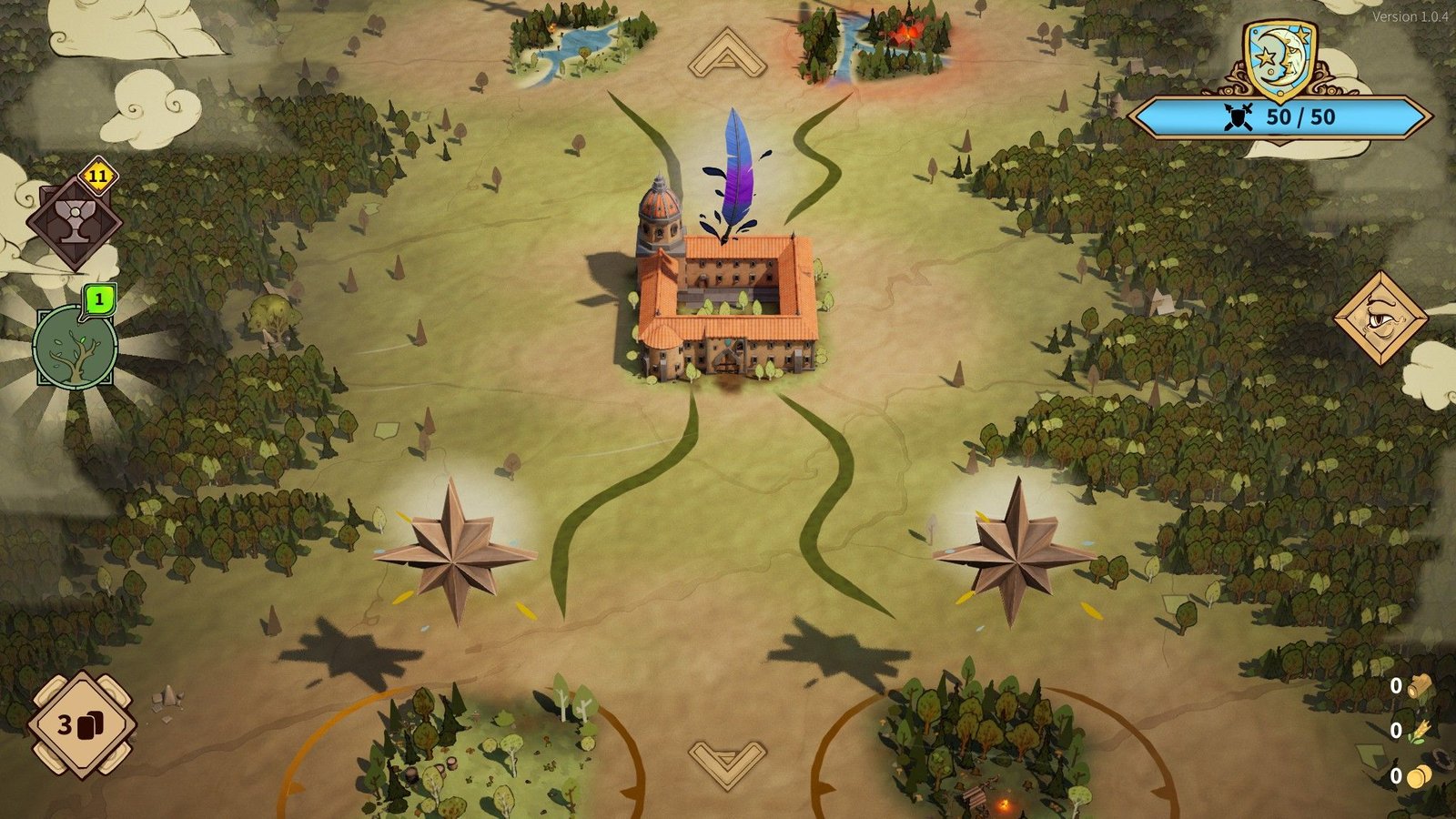Click the crescent moon shield emblem
Image resolution: width=1456 pixels, height=819 pixels.
point(1279,59)
